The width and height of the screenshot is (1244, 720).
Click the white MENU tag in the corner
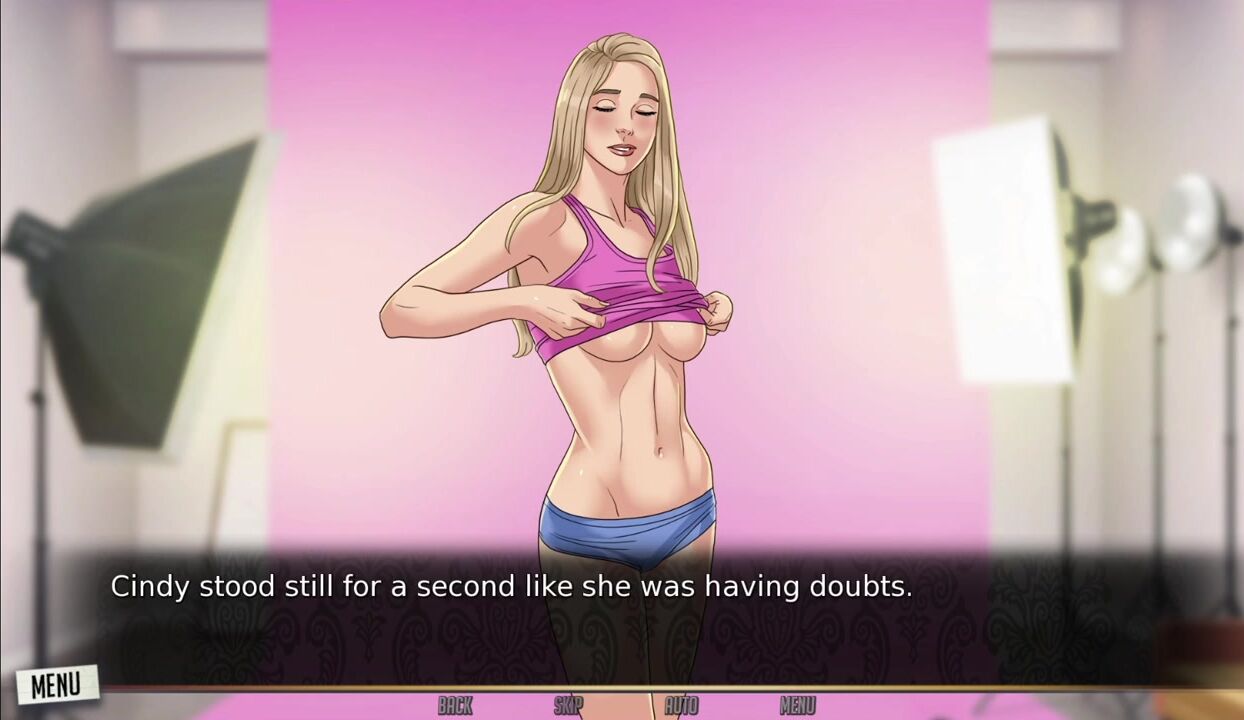pos(56,685)
